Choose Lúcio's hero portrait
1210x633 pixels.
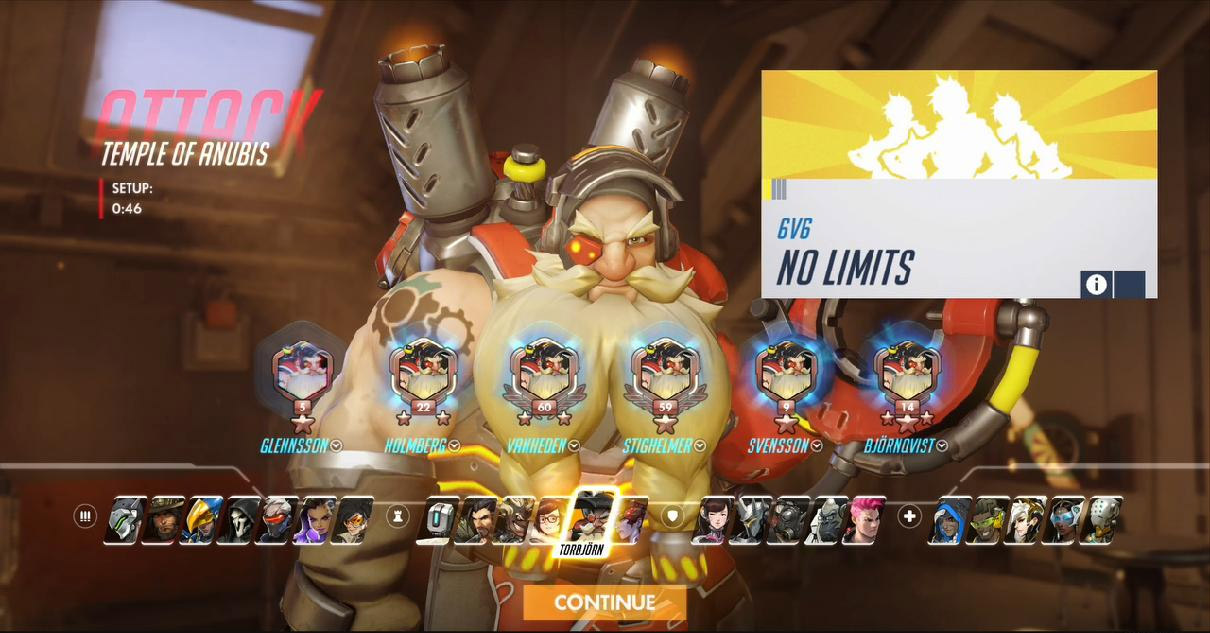point(988,519)
